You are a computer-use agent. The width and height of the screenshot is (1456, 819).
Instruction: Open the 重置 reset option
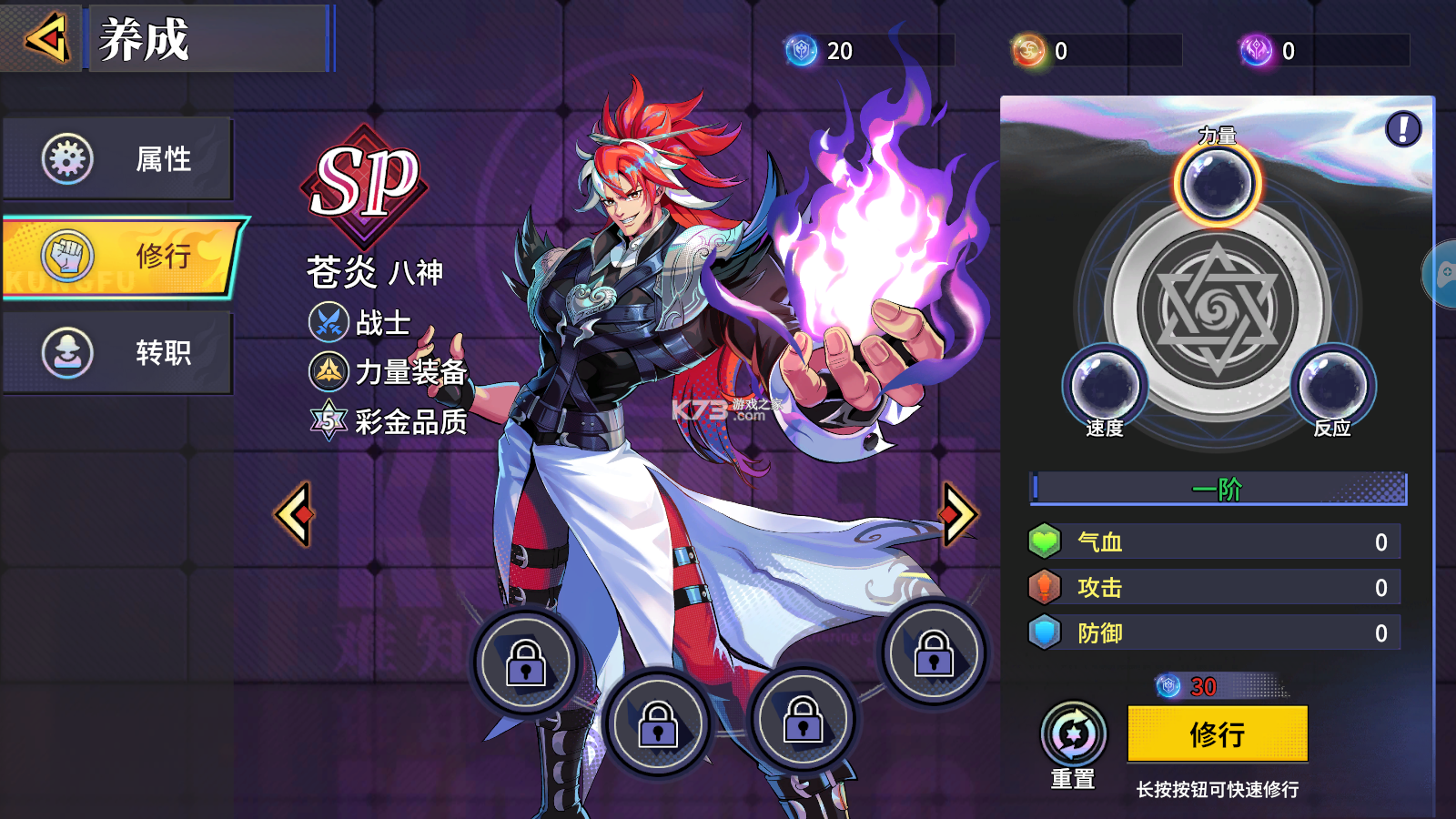1074,733
